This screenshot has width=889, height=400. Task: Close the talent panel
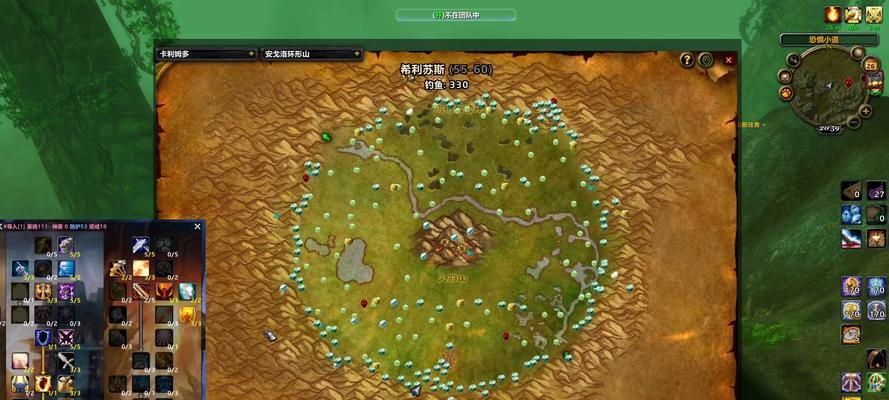(197, 227)
